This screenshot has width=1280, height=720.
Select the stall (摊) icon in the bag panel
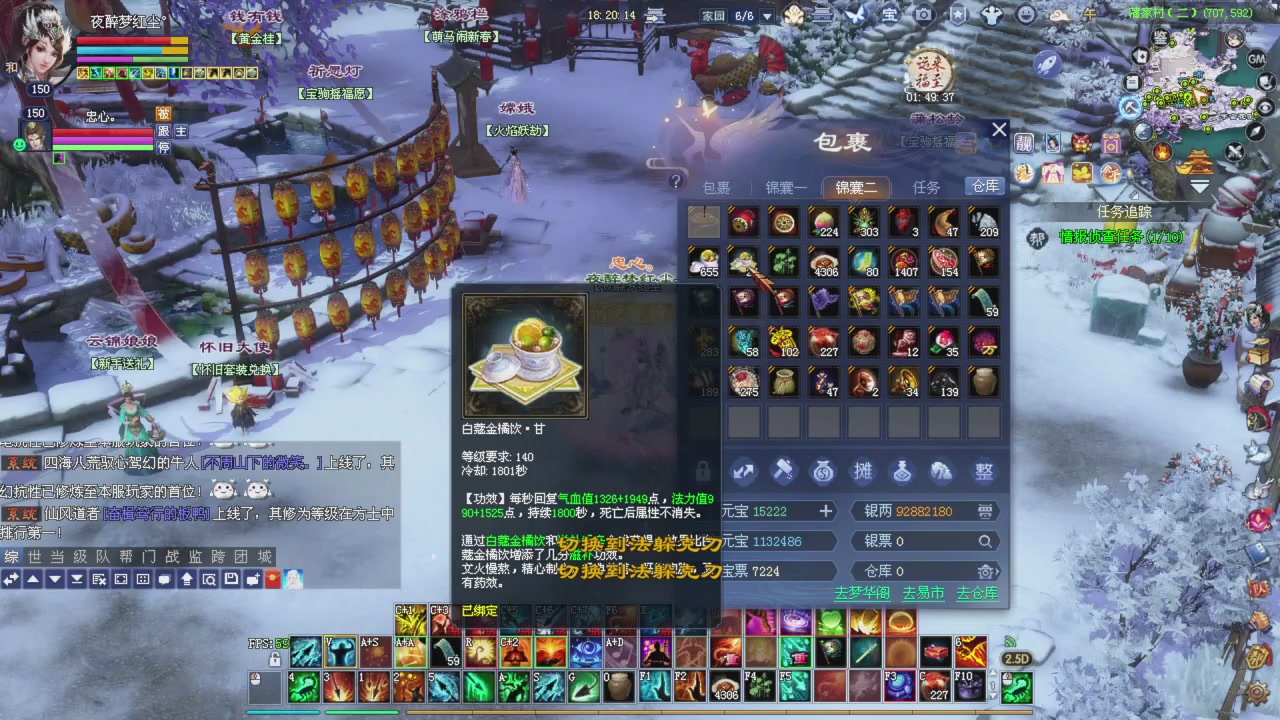(863, 472)
